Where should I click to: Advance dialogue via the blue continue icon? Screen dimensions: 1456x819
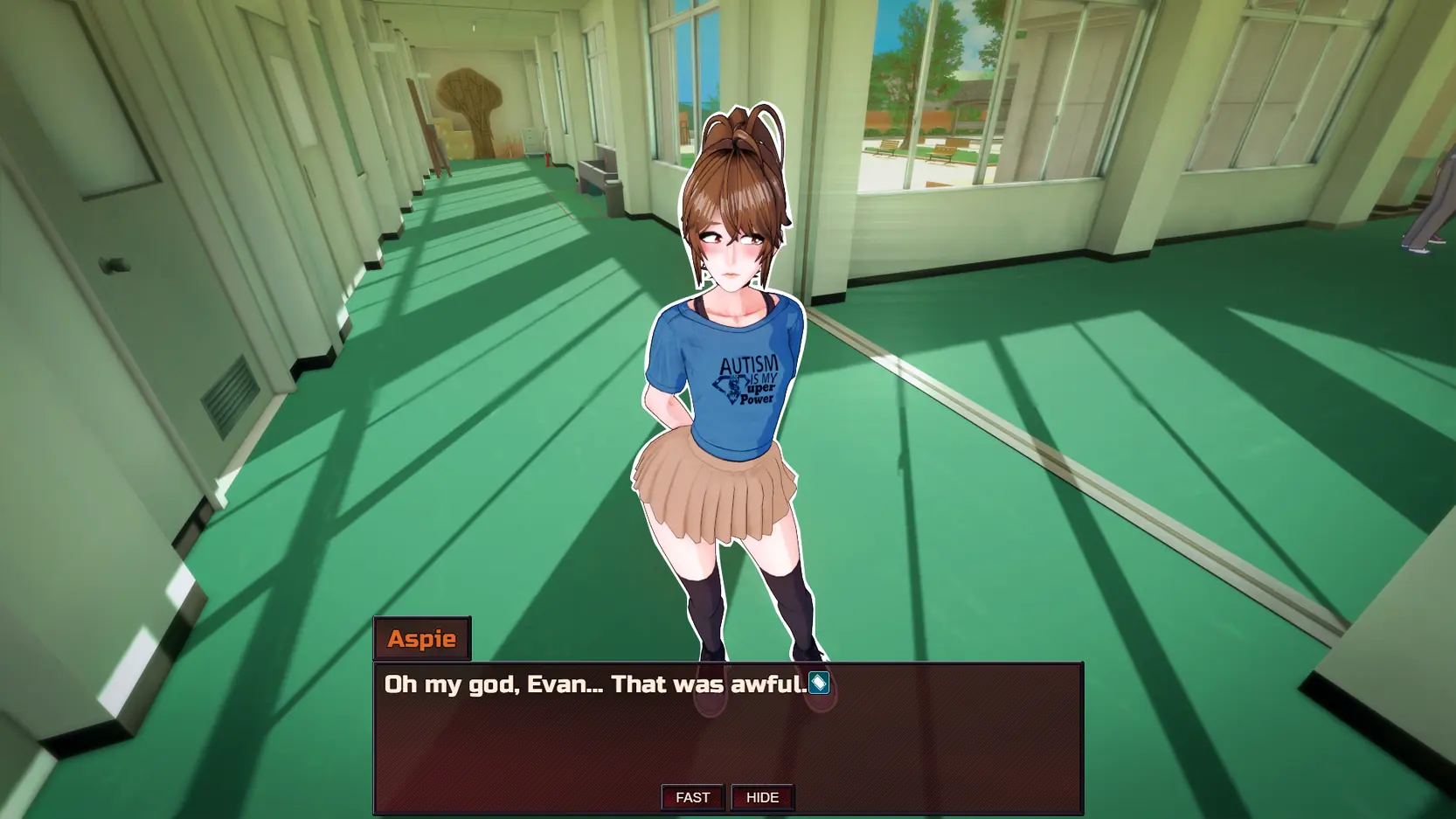(x=818, y=684)
